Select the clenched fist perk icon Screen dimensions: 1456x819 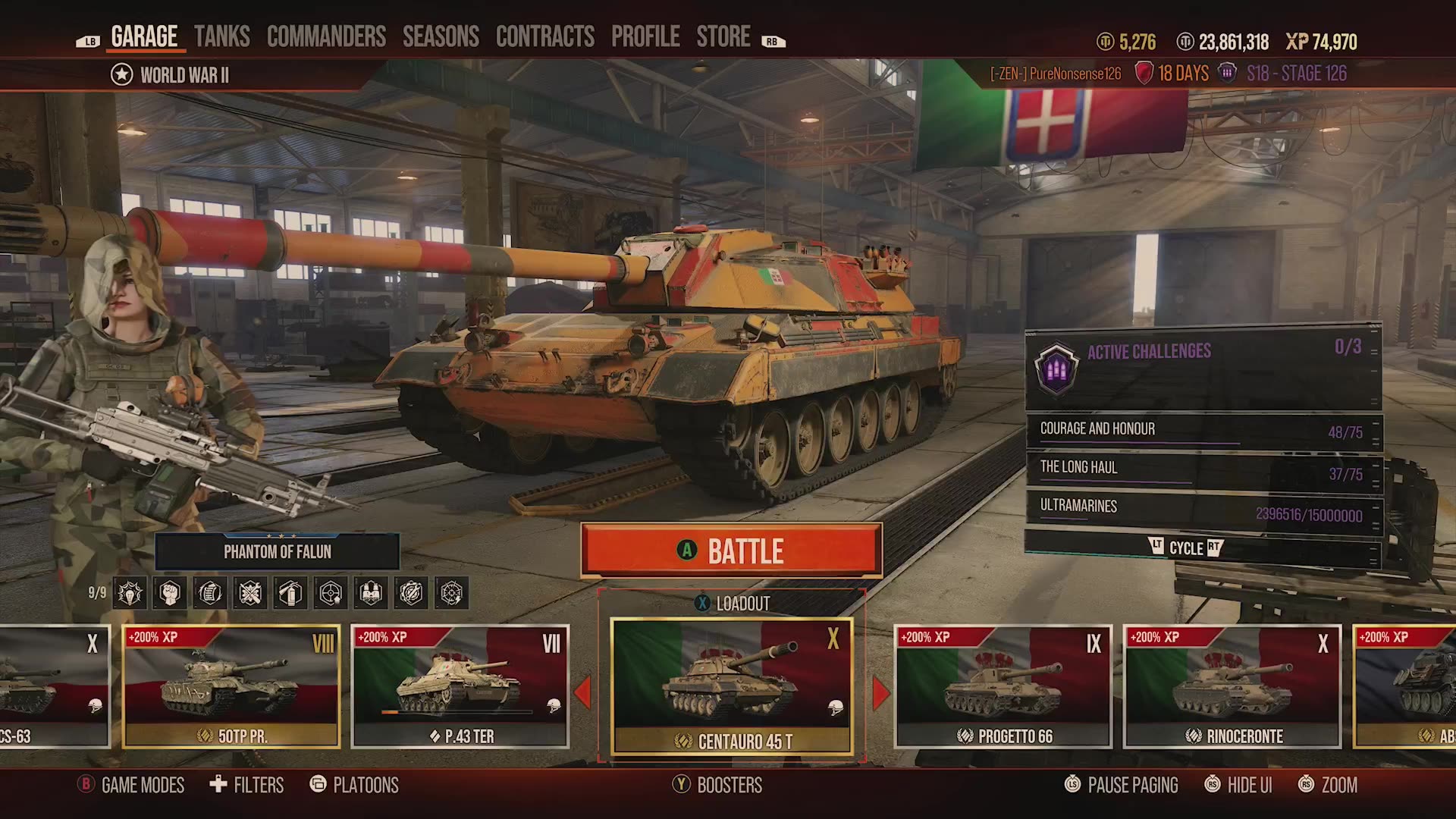click(x=168, y=594)
